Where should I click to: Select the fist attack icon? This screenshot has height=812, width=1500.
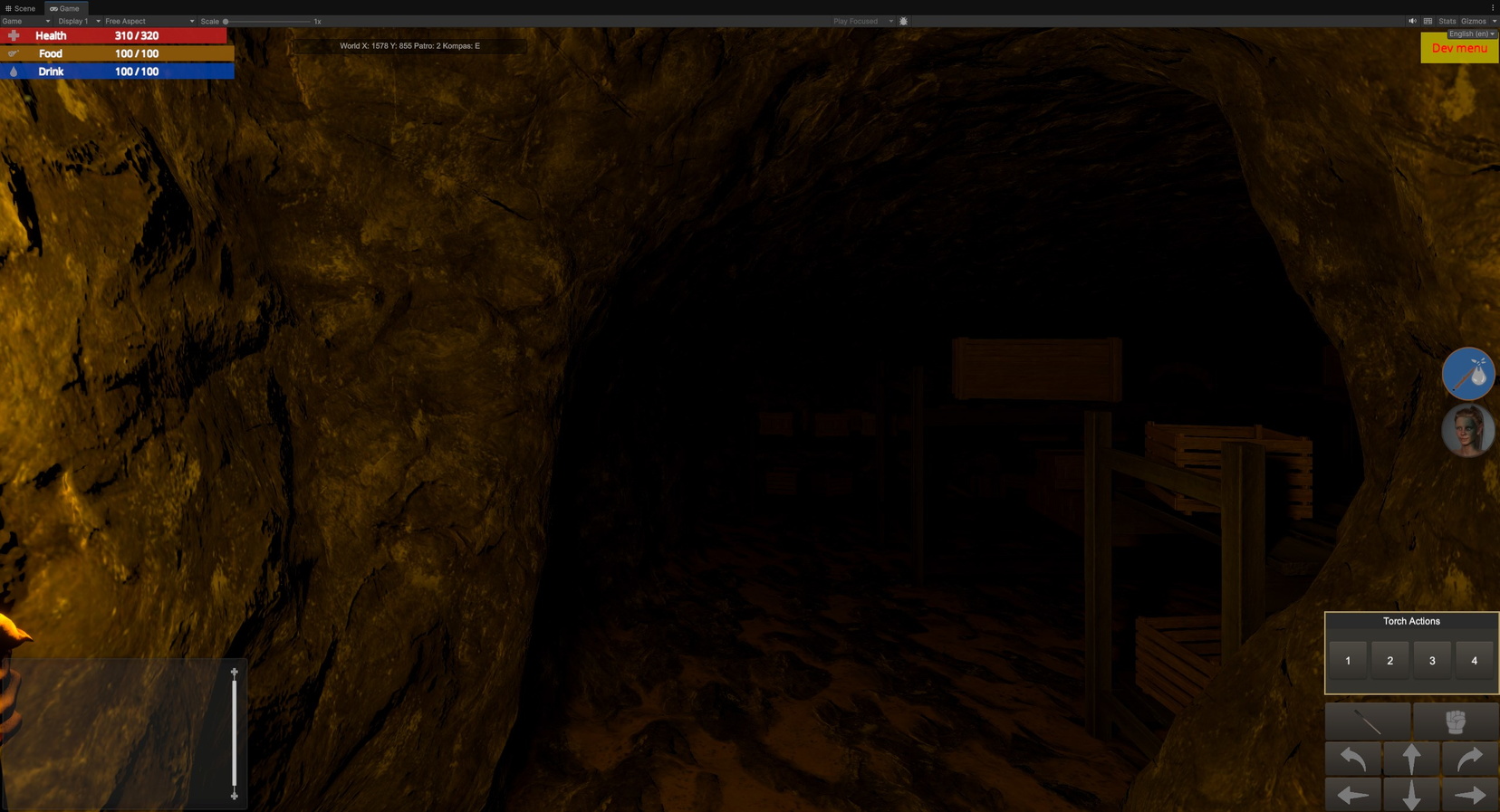click(x=1454, y=721)
